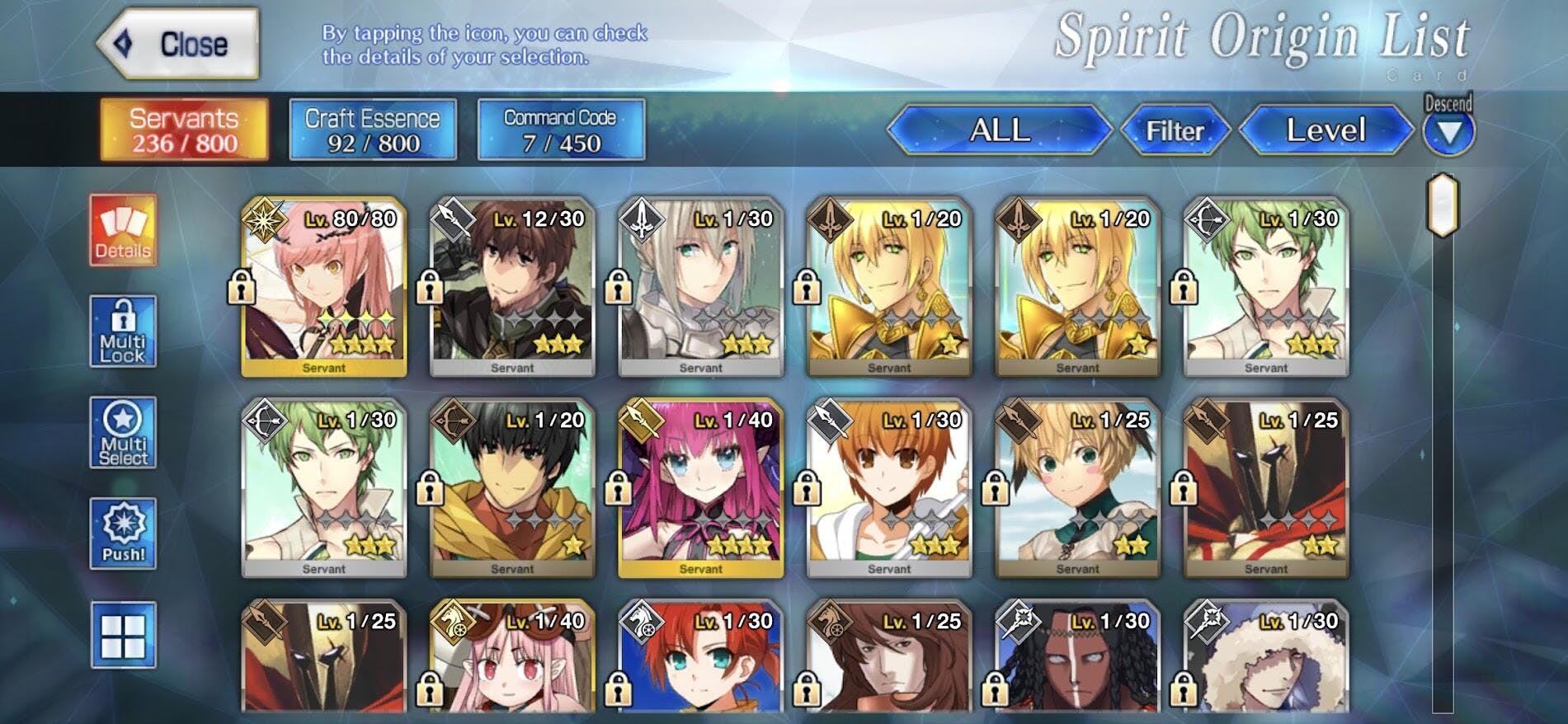Choose the Lv. 12/30 brown-haired servant

click(x=512, y=287)
